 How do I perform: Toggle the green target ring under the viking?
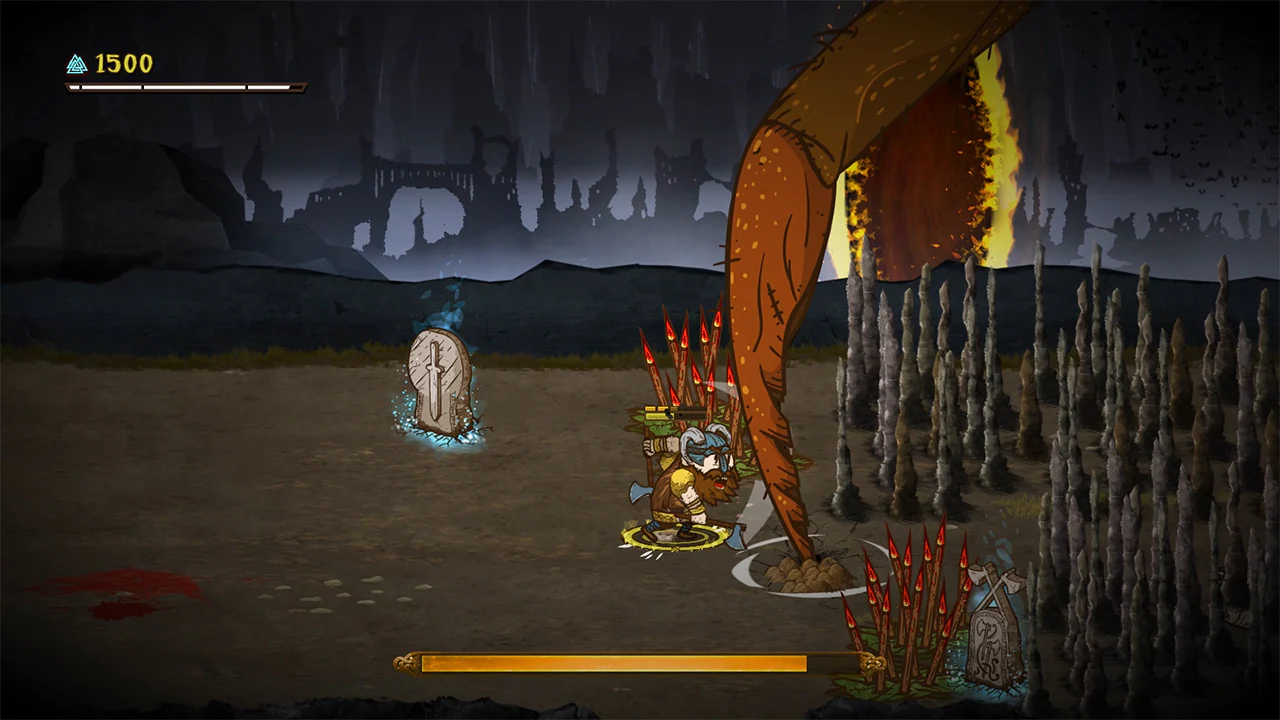675,538
